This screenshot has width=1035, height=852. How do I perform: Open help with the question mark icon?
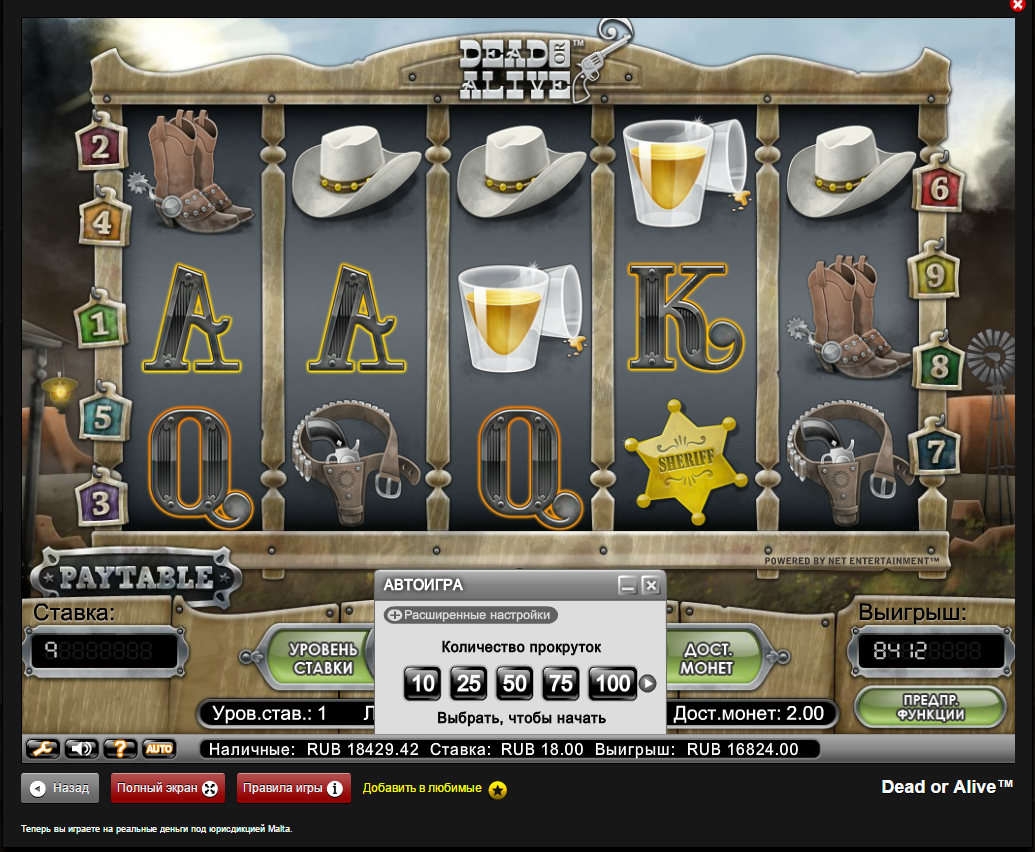(x=120, y=748)
